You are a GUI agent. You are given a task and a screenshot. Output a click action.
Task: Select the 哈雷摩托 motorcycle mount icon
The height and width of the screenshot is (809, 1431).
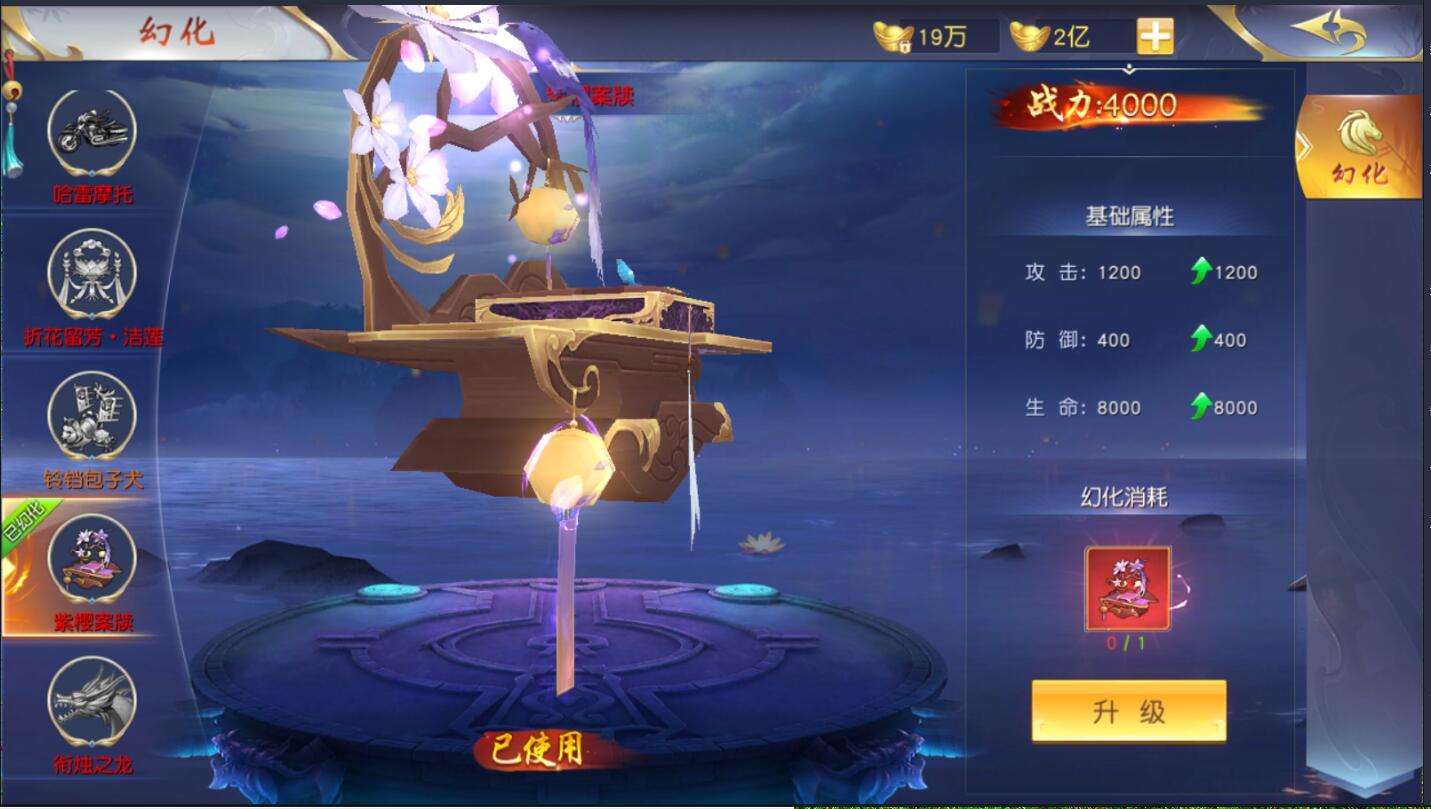pyautogui.click(x=92, y=130)
